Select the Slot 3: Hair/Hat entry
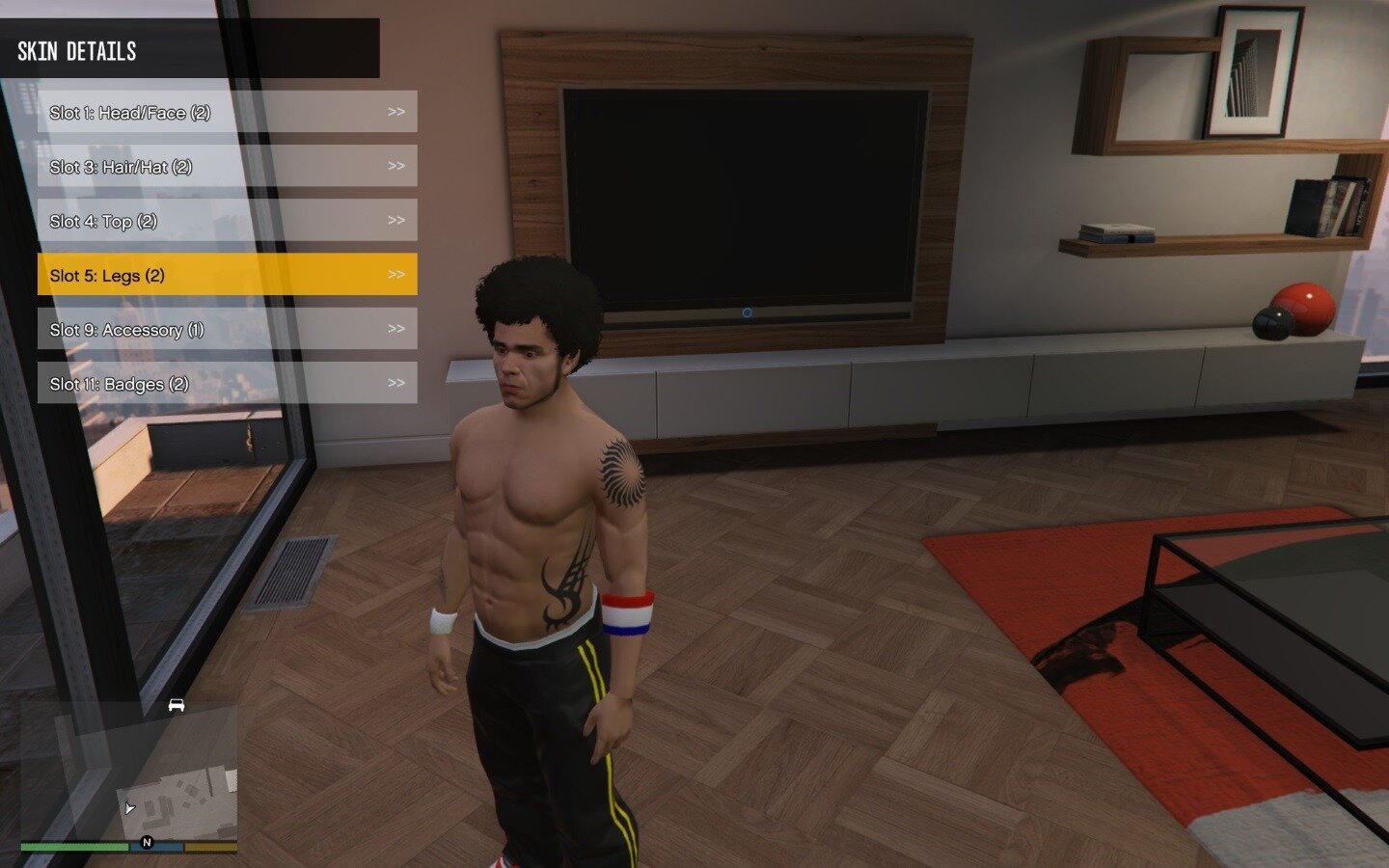This screenshot has width=1389, height=868. pos(227,166)
